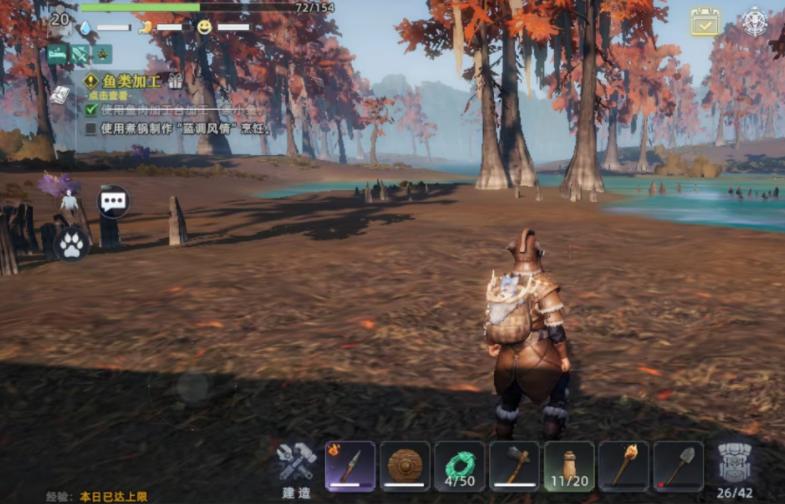View the 鱼类加工 quest details
The width and height of the screenshot is (785, 504).
click(x=124, y=81)
